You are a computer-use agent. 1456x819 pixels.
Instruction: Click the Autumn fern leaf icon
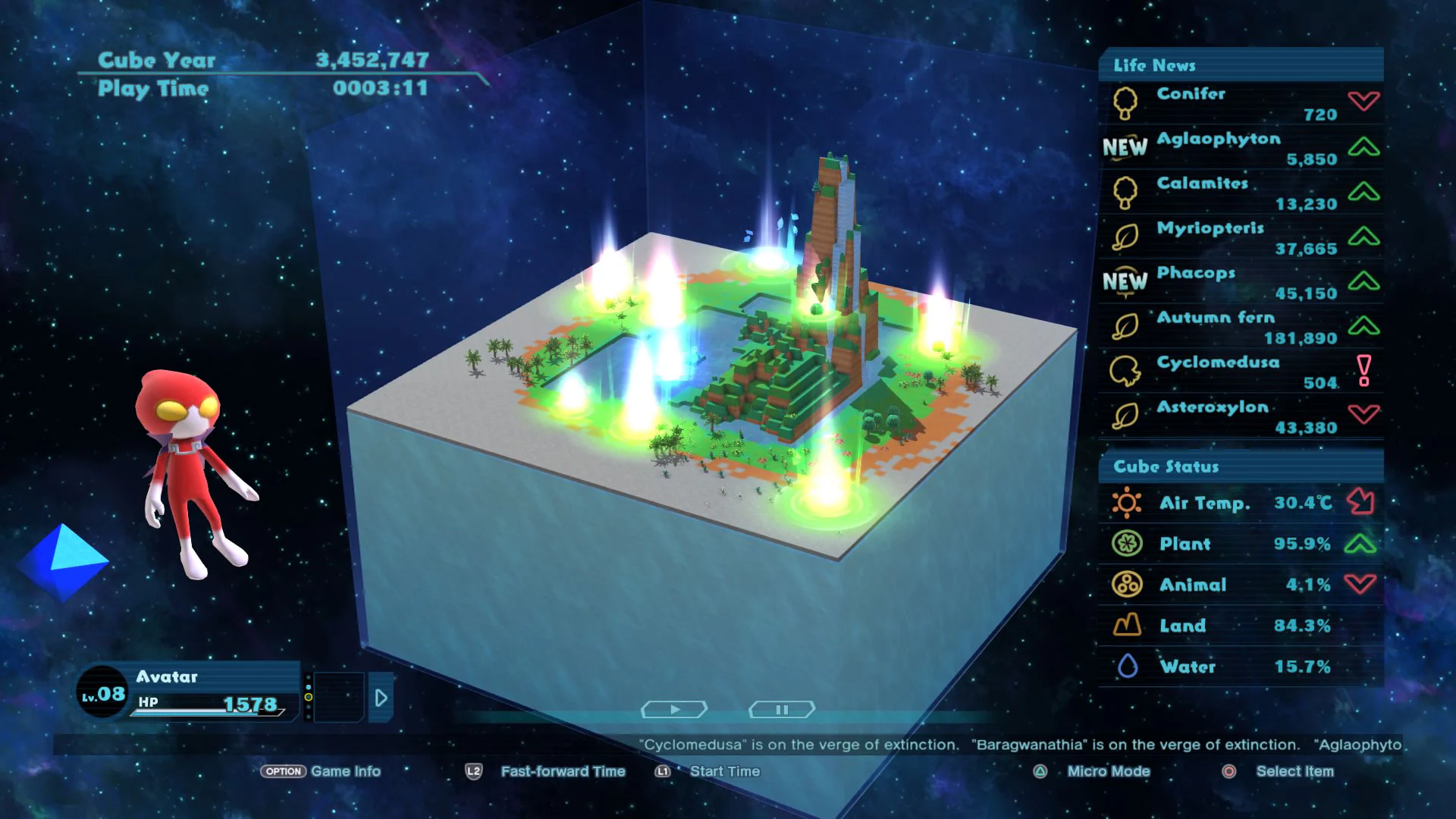click(x=1125, y=326)
